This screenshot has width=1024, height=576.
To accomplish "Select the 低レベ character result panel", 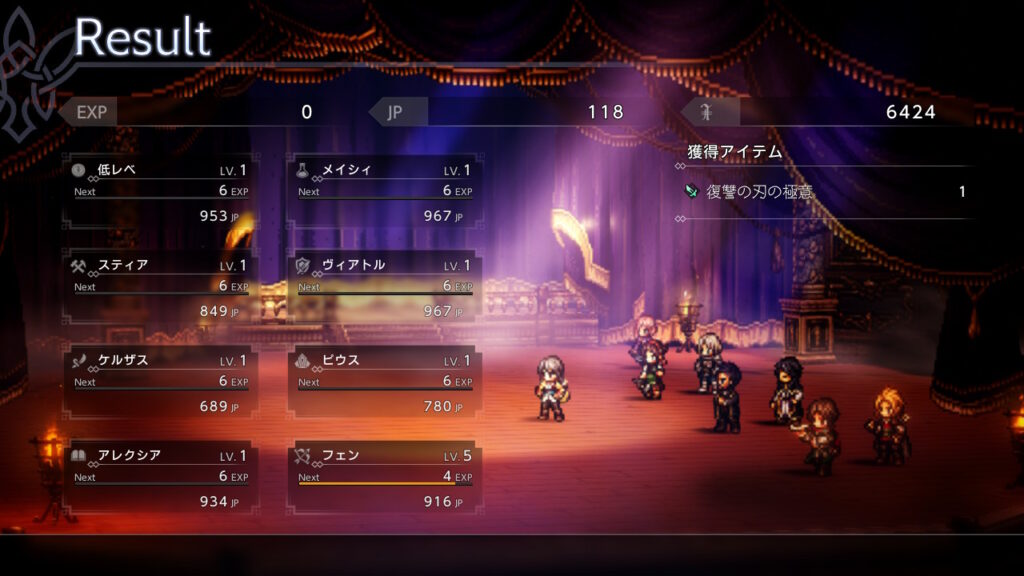I will [x=160, y=192].
